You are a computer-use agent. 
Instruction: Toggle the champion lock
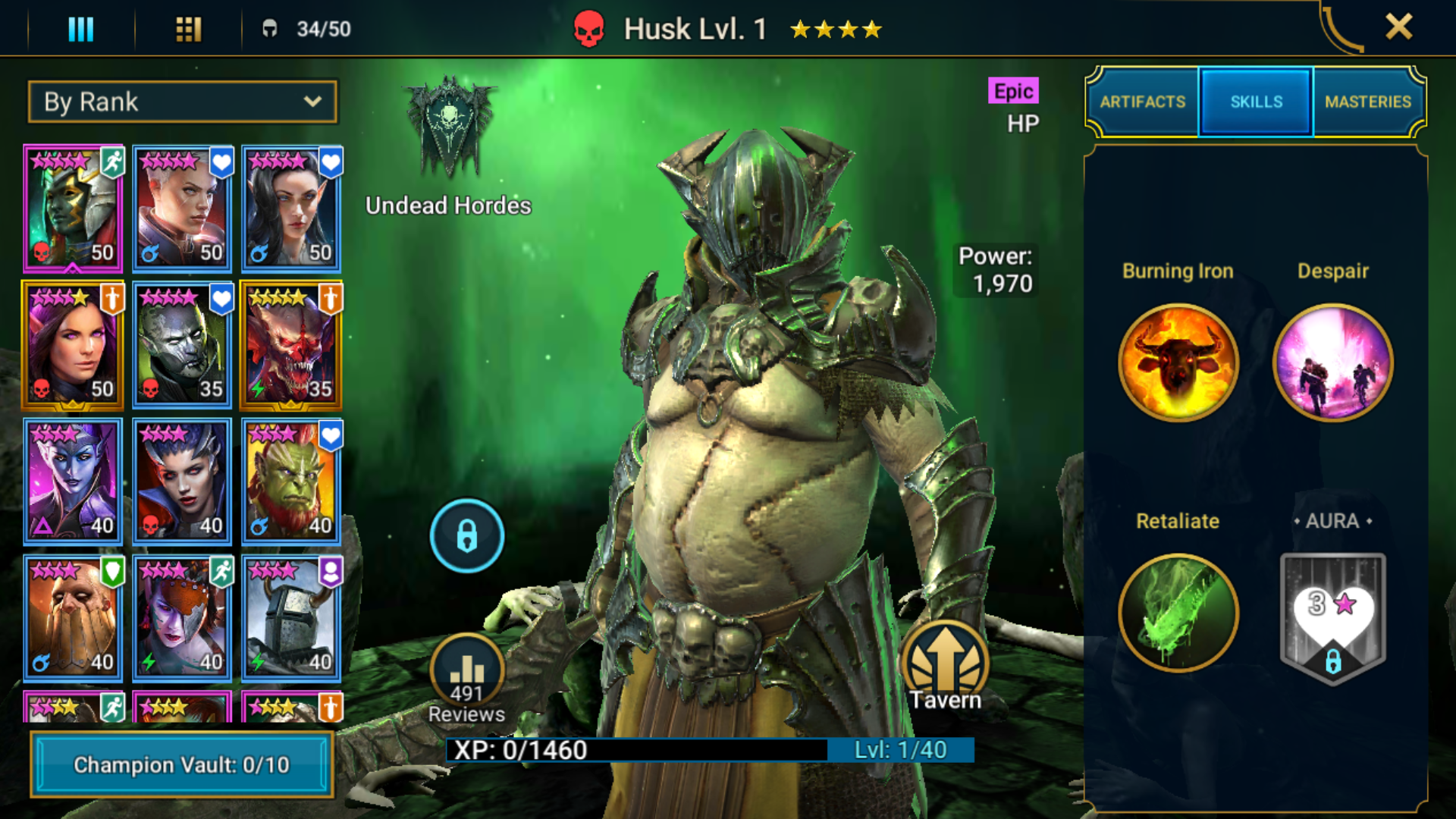click(x=466, y=535)
